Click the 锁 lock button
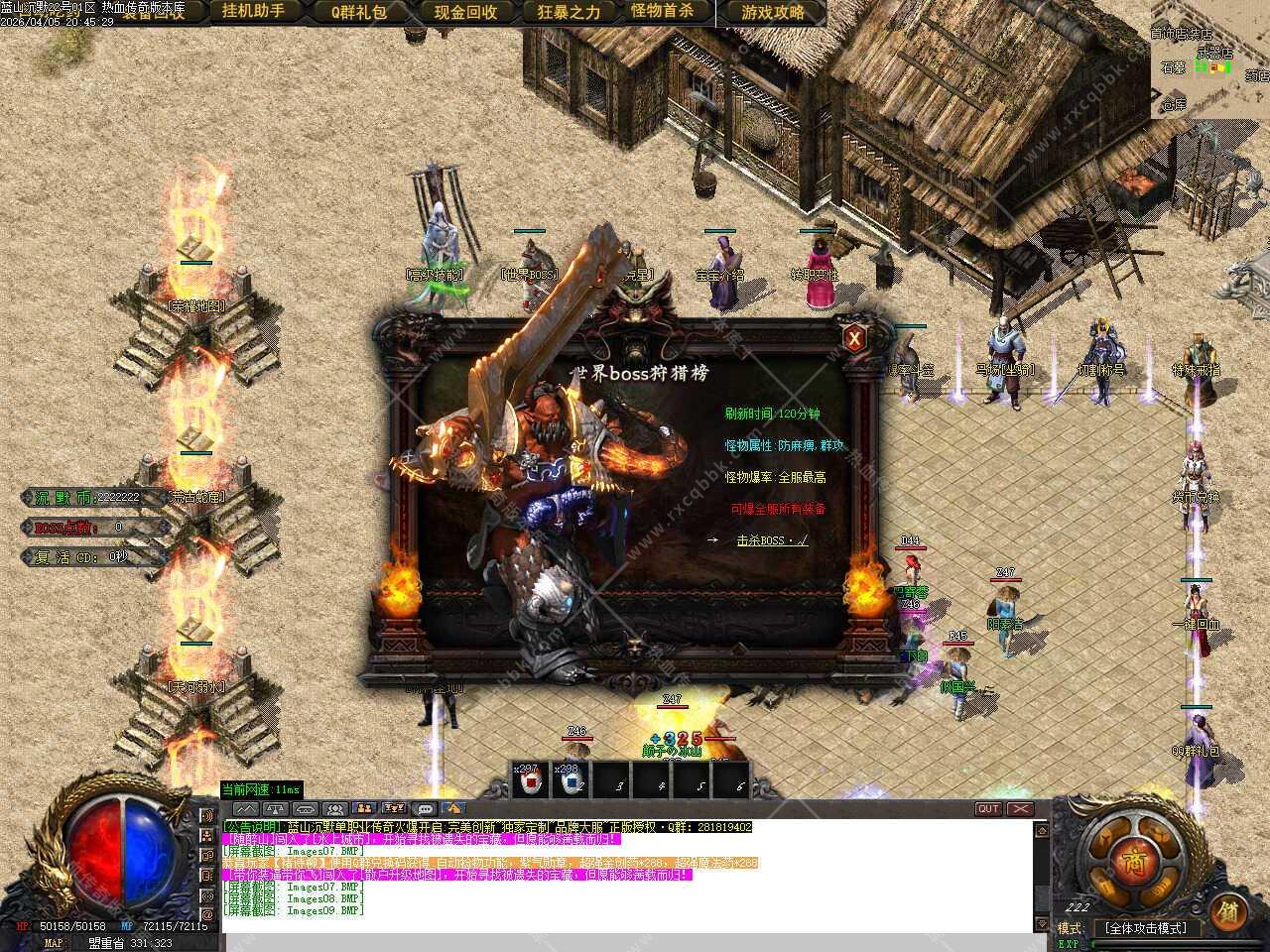Image resolution: width=1270 pixels, height=952 pixels. (x=1228, y=910)
